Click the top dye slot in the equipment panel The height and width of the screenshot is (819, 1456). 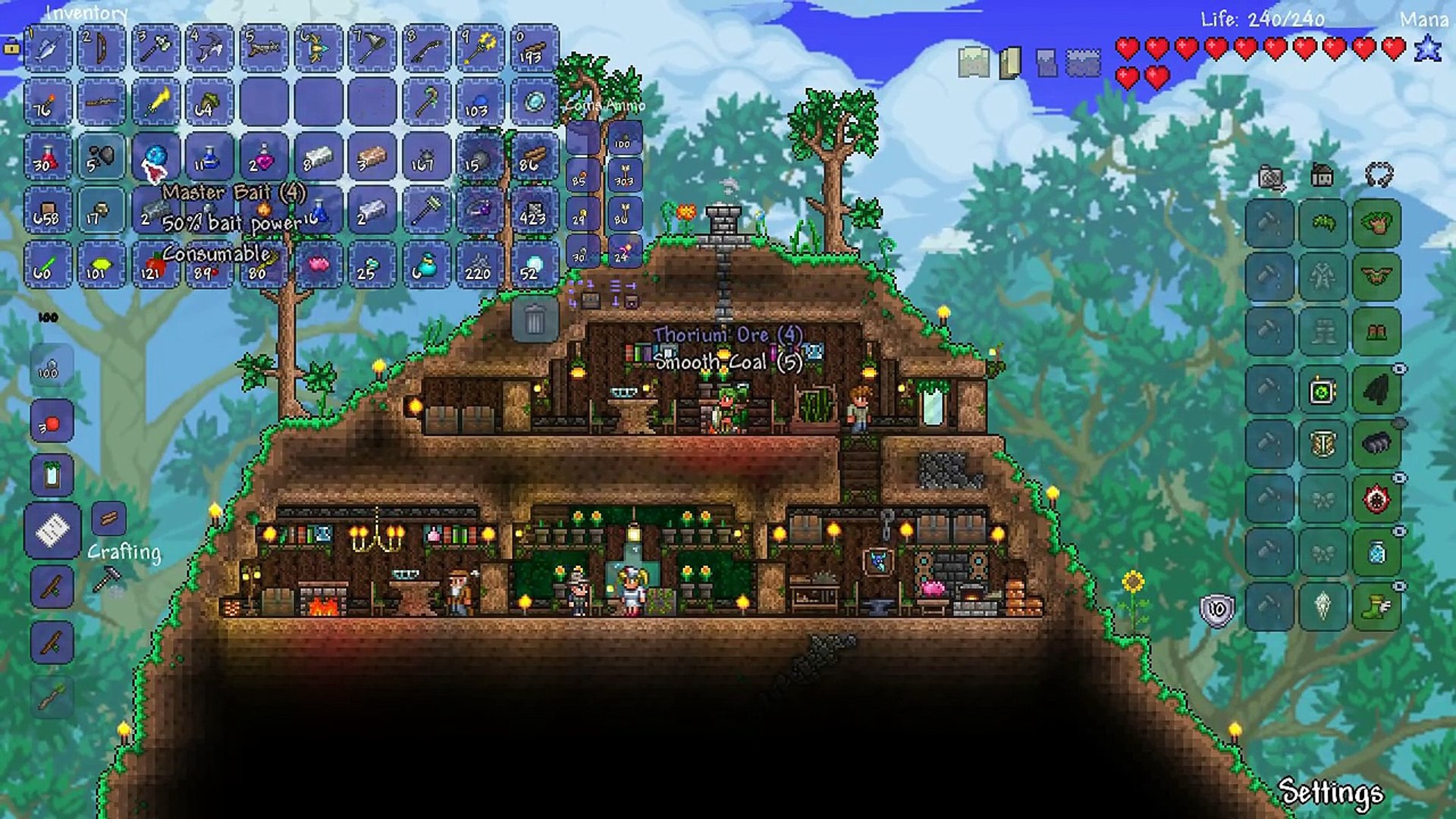[1270, 224]
